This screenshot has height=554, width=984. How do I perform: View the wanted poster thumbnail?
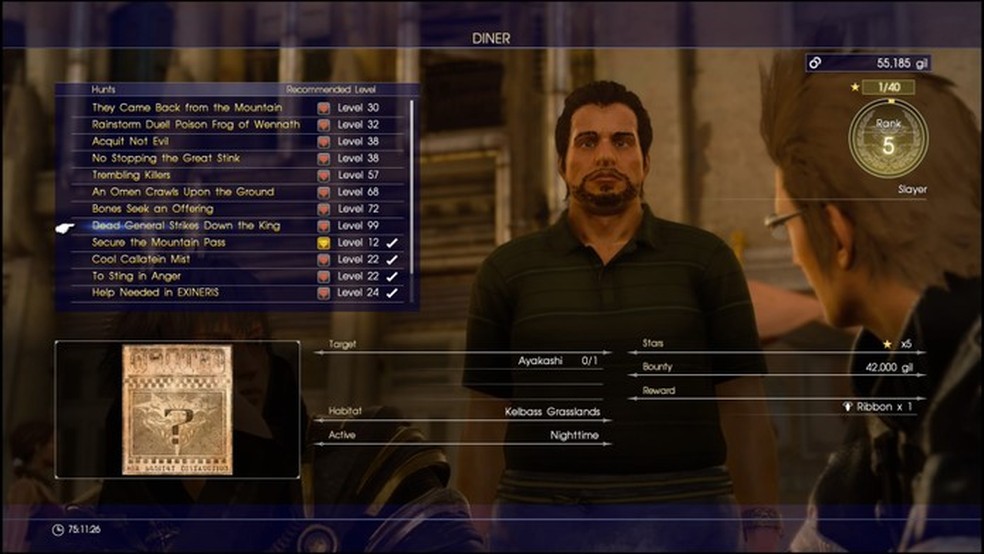click(x=177, y=409)
